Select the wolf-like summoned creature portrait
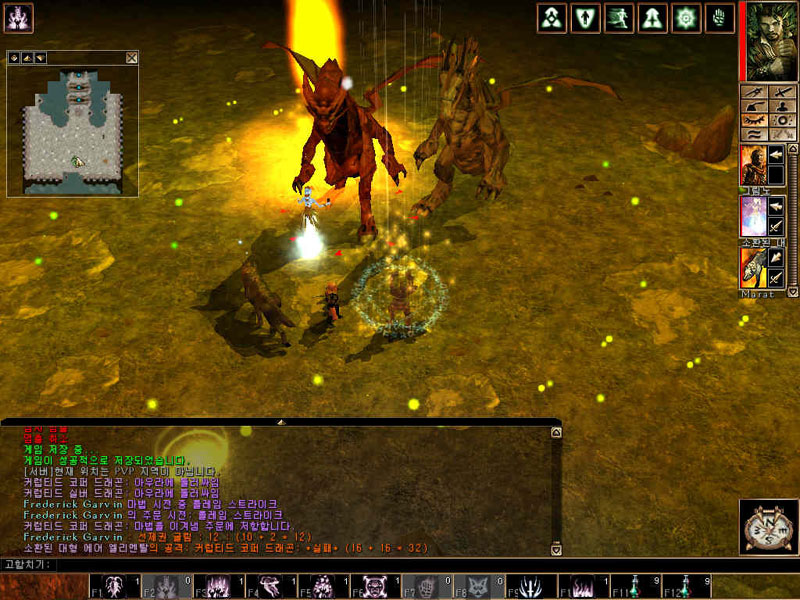800x600 pixels. coord(752,267)
